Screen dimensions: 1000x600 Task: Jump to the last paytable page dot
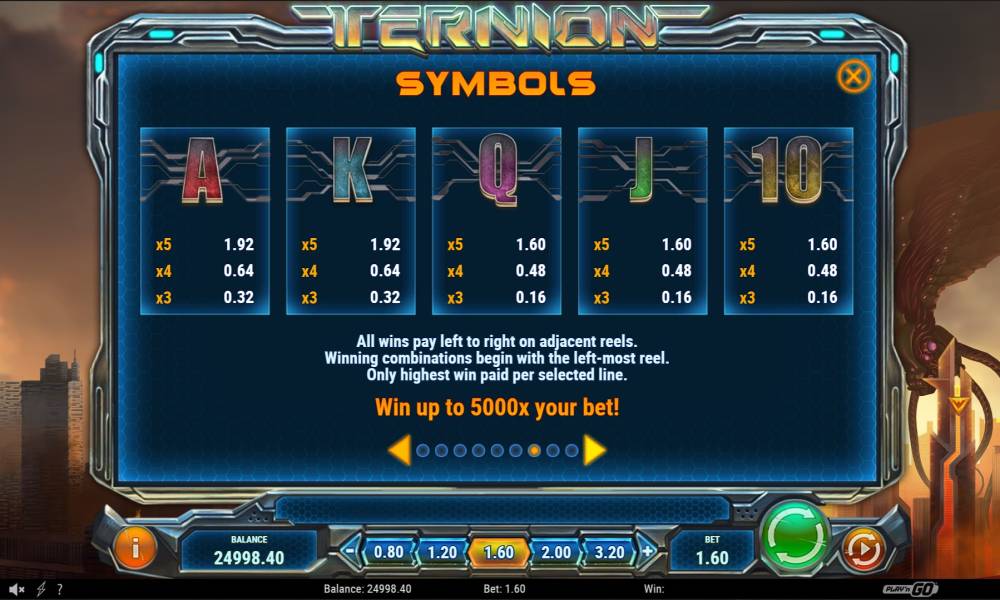571,451
